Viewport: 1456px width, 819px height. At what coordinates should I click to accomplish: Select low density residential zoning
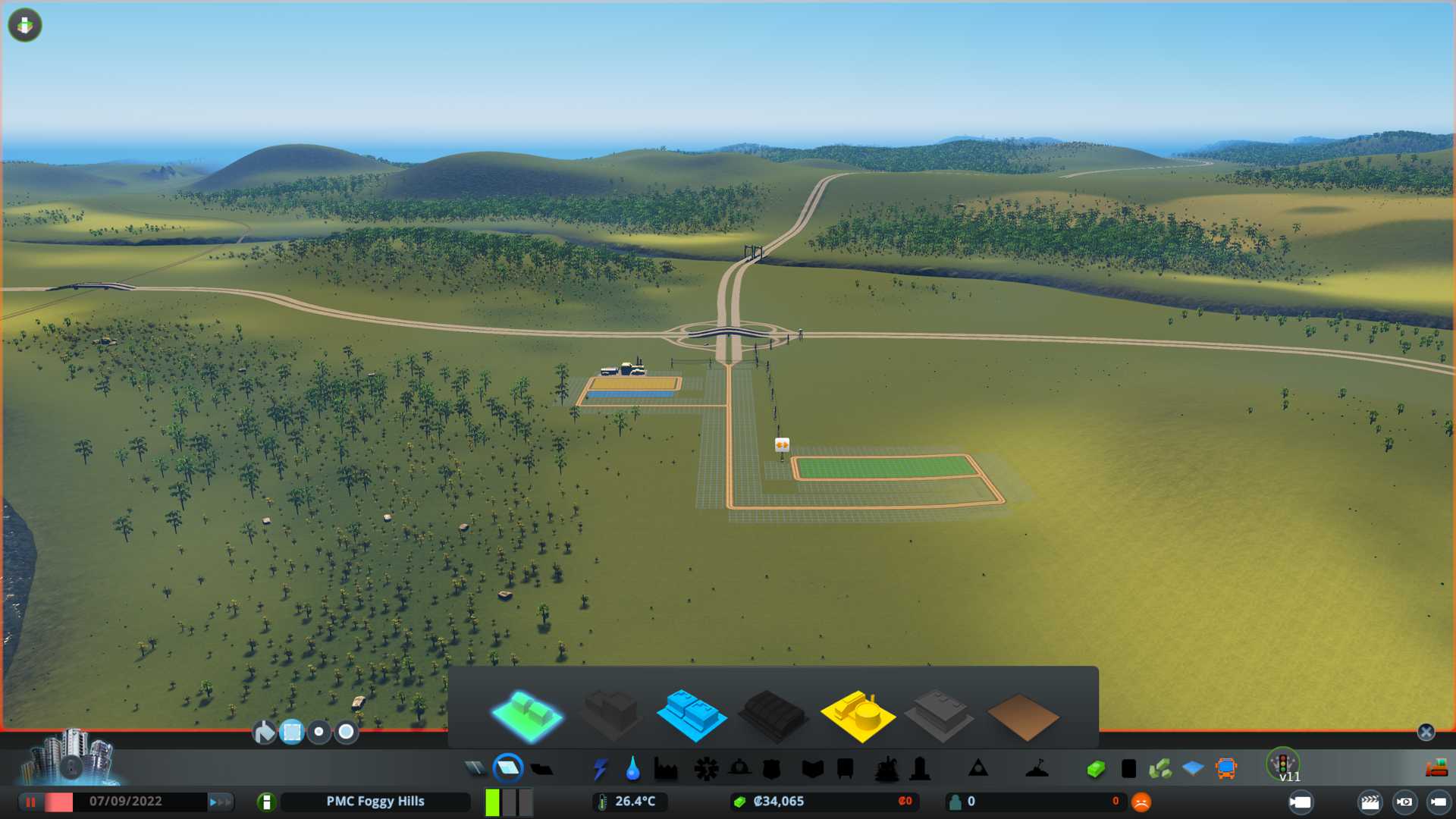coord(527,715)
